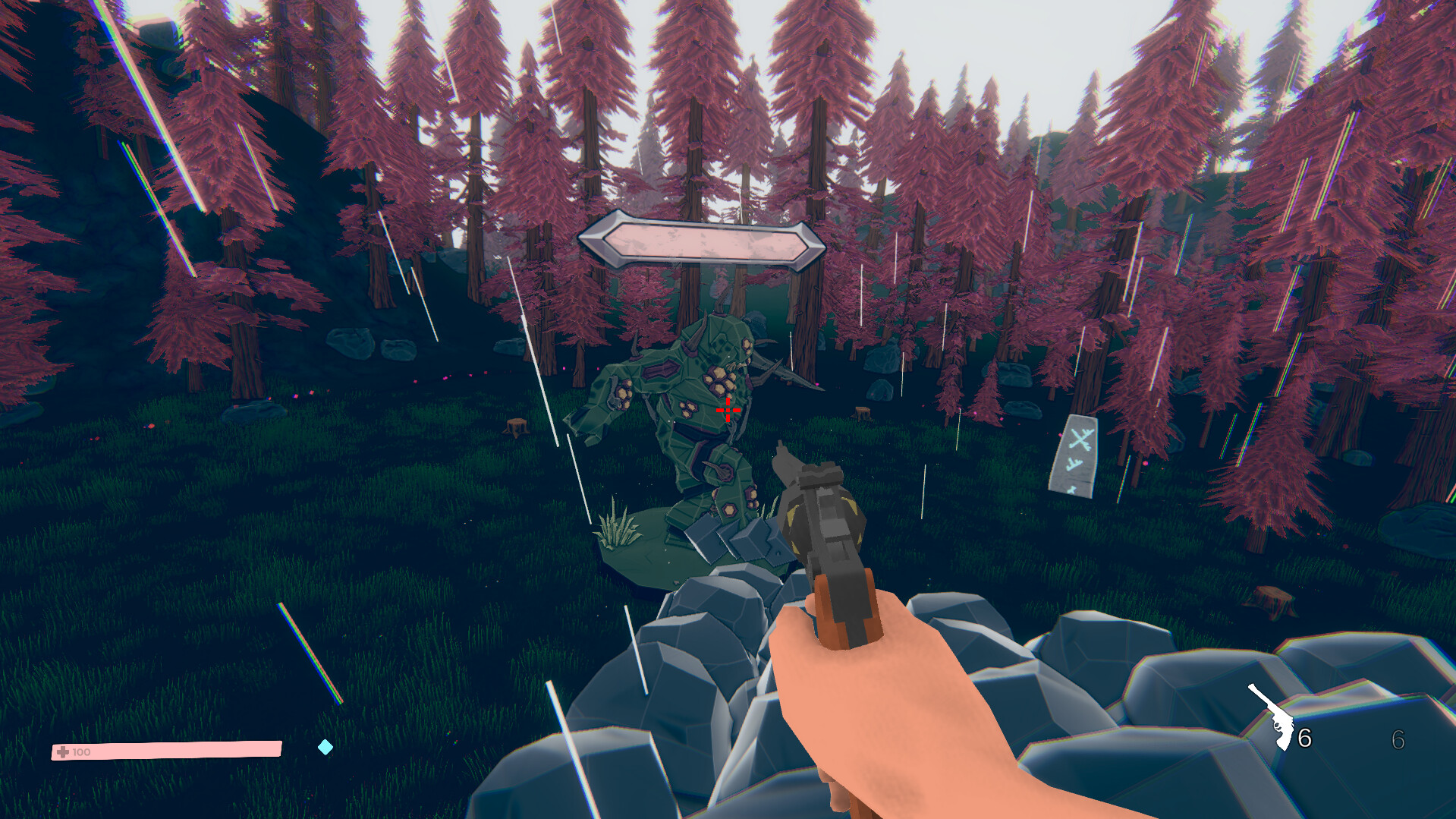1456x819 pixels.
Task: Click the white loaded ammo count of 6
Action: pos(1305,738)
